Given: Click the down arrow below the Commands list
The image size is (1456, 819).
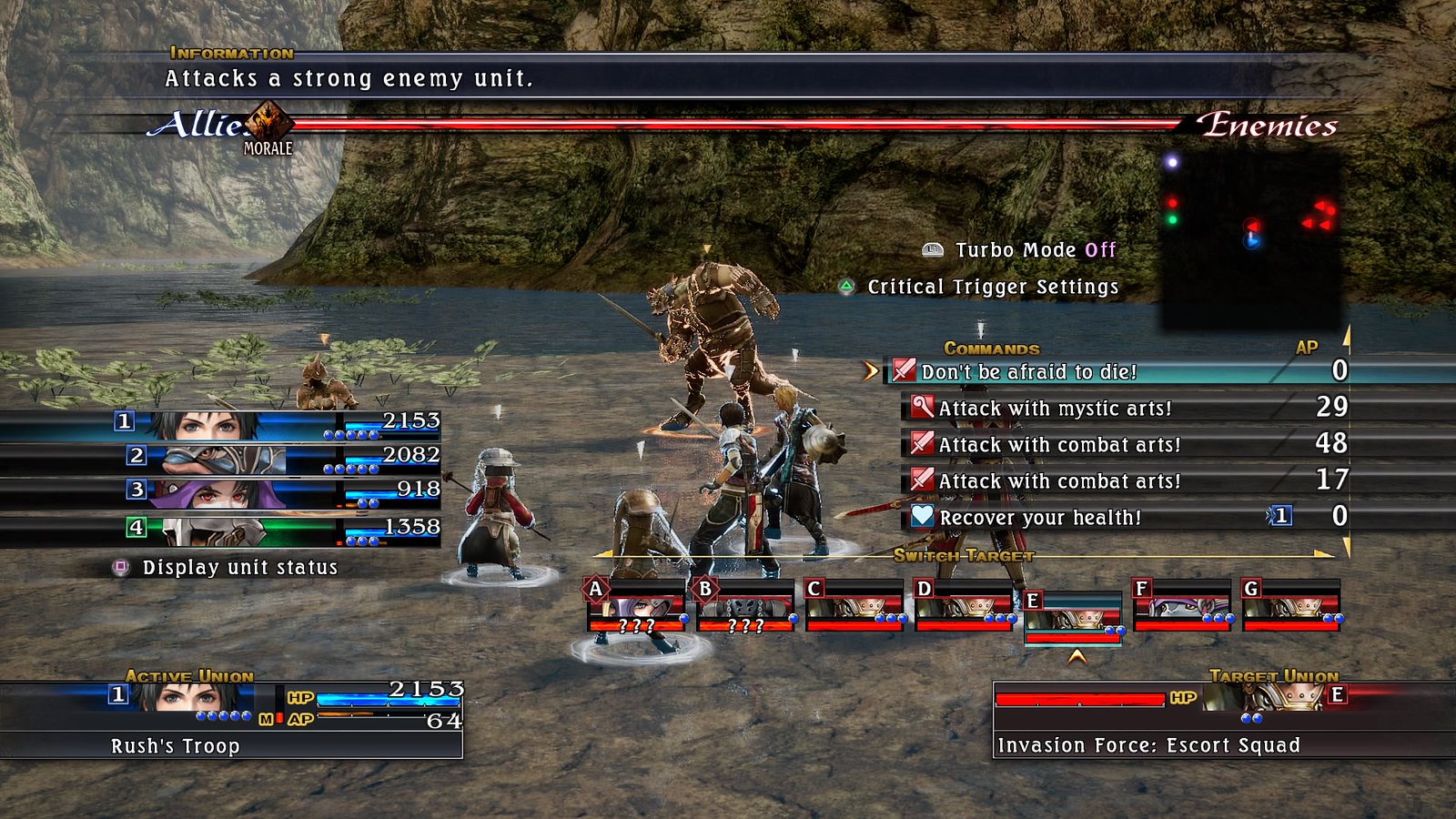Looking at the screenshot, I should (1346, 546).
